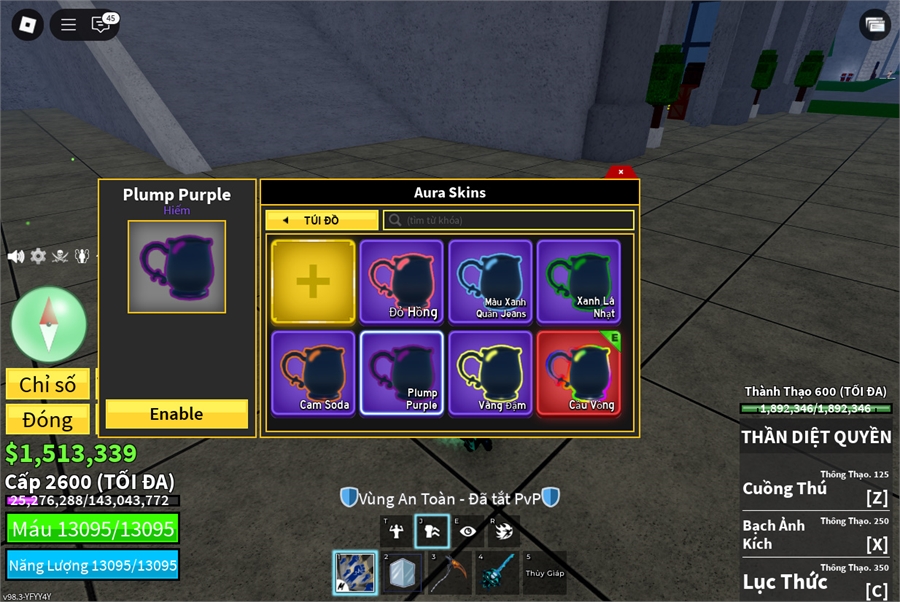900x602 pixels.
Task: Equip the Thủy Giáp hotbar slot
Action: (544, 573)
